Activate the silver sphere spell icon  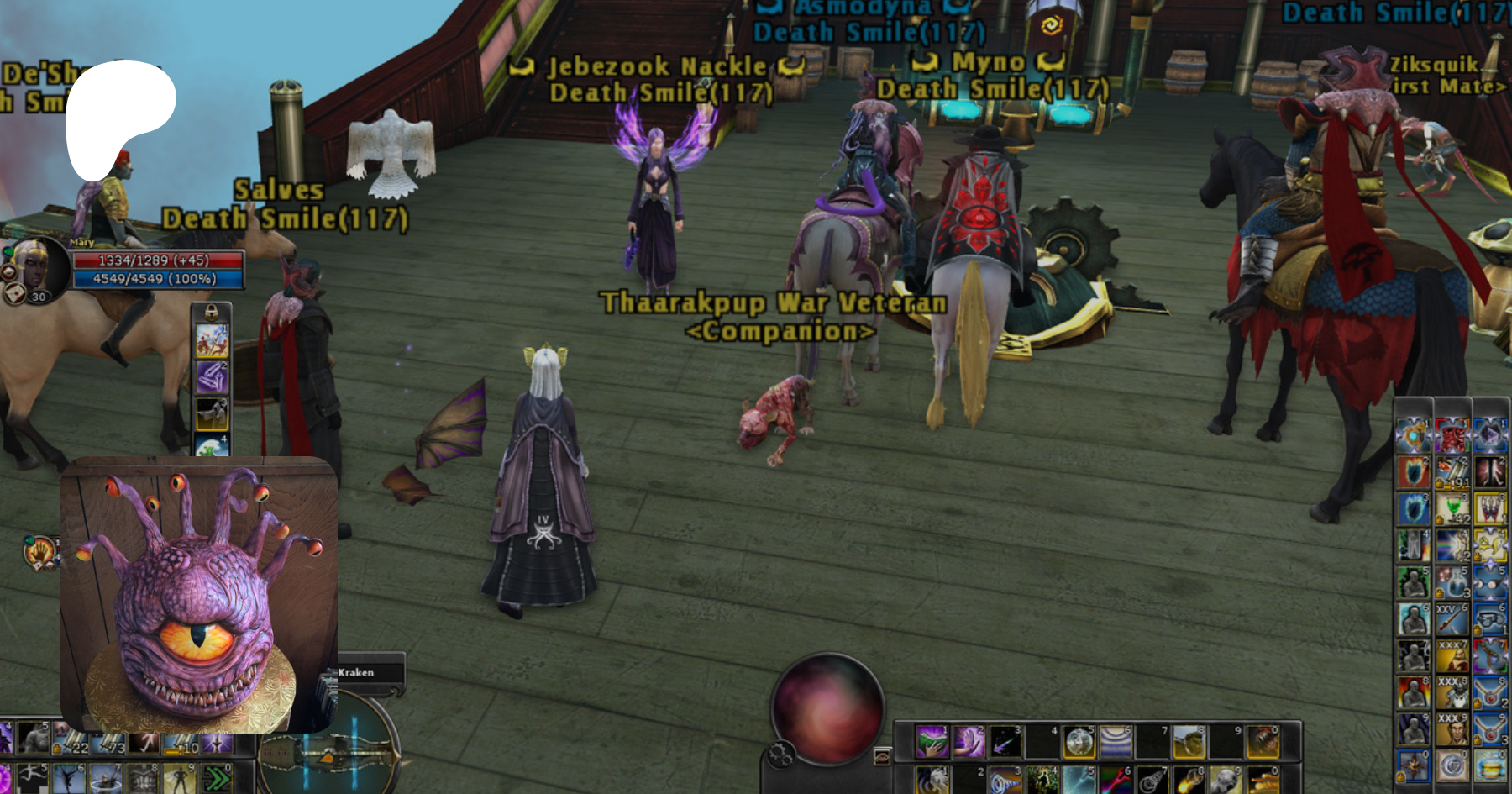pos(1079,742)
